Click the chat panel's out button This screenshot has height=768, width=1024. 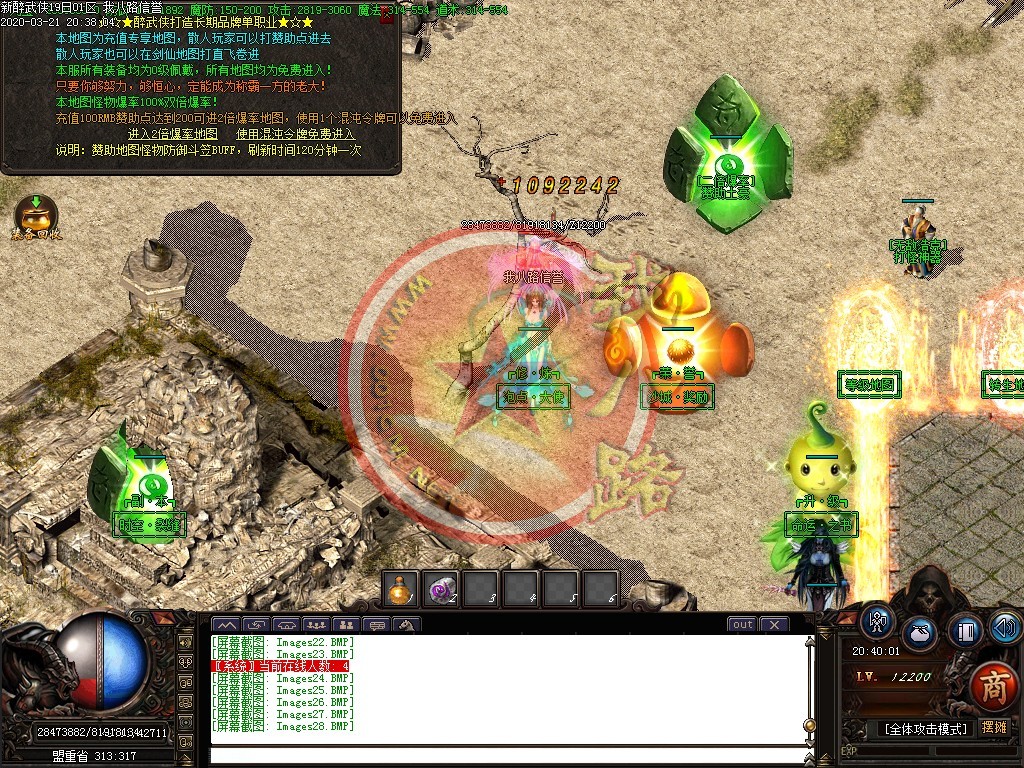tap(742, 625)
